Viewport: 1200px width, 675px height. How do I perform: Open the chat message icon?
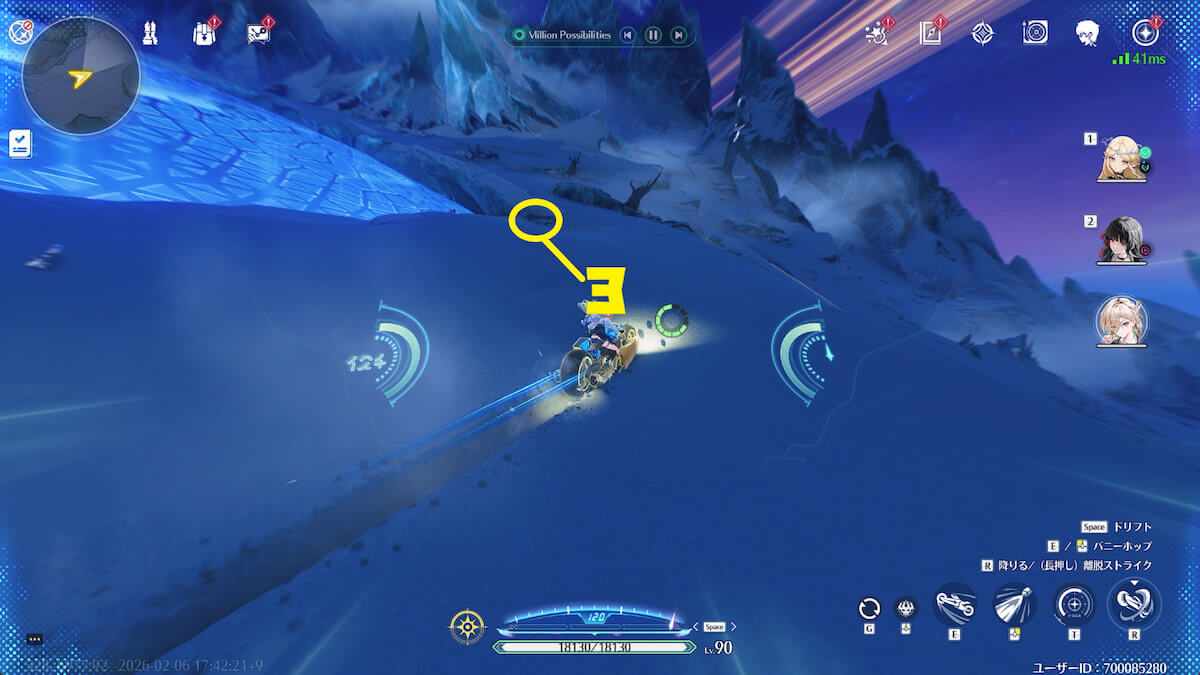[258, 33]
